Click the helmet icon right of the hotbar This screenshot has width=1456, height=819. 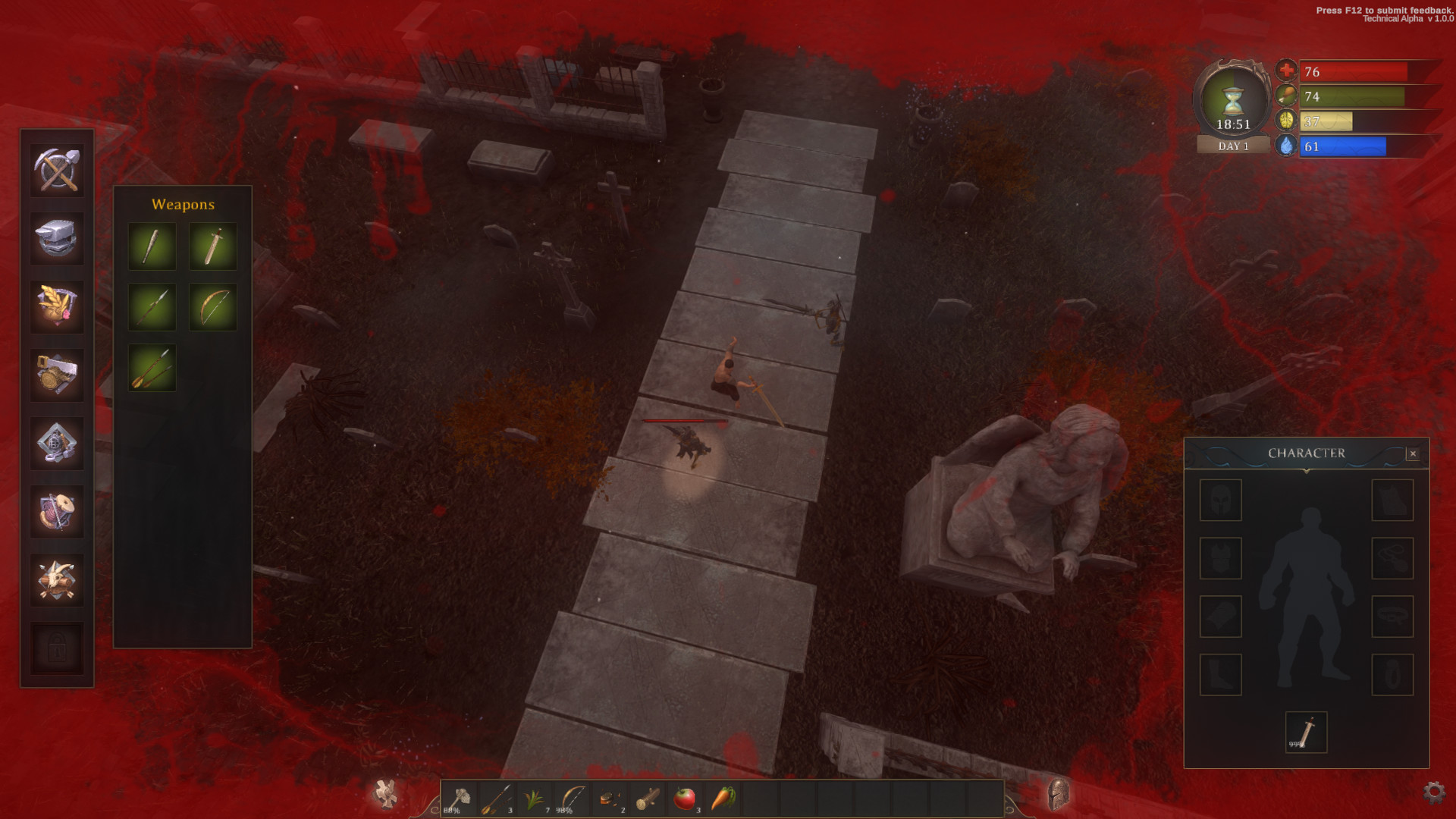click(1059, 794)
